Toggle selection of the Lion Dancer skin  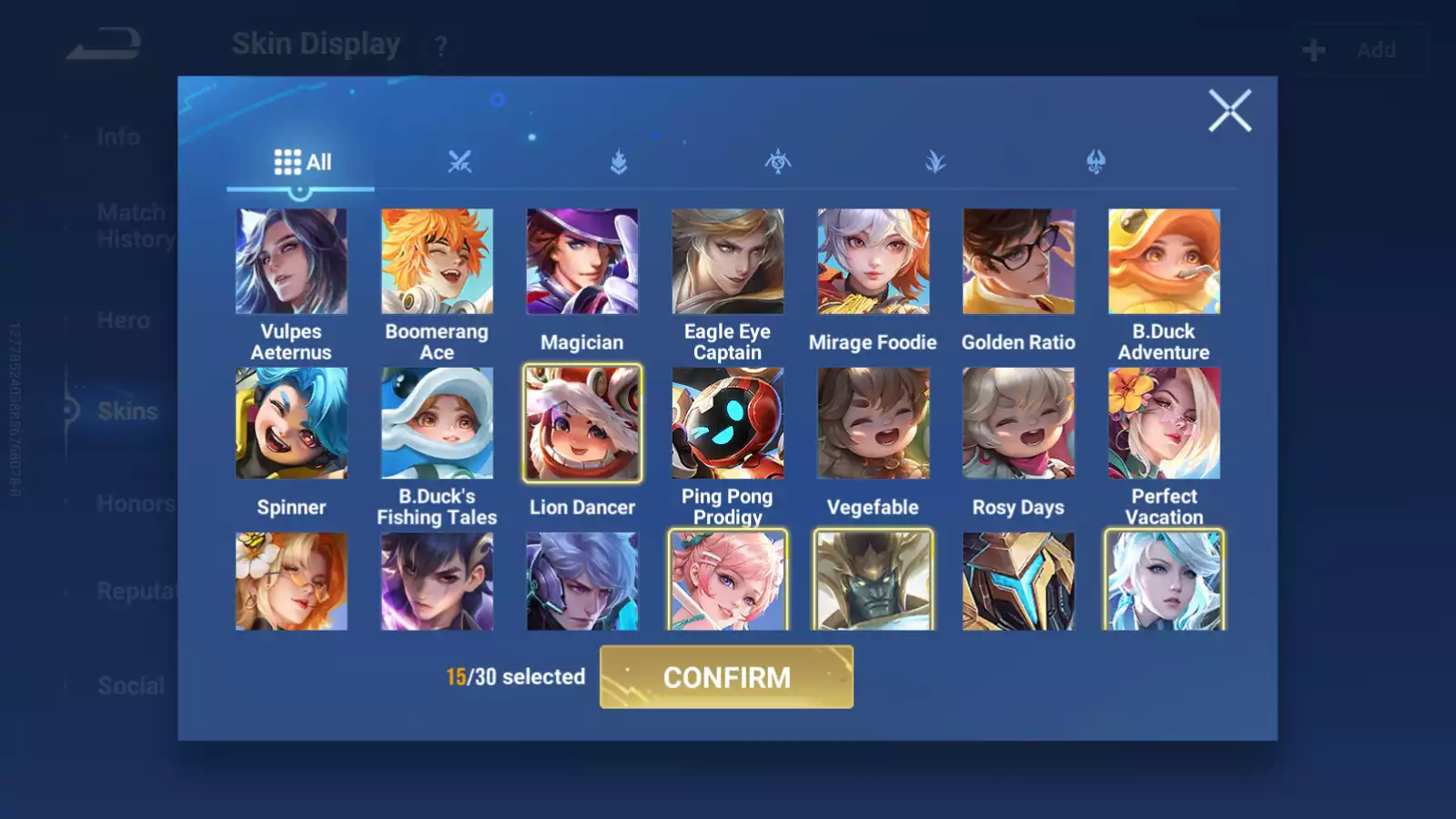click(x=582, y=423)
